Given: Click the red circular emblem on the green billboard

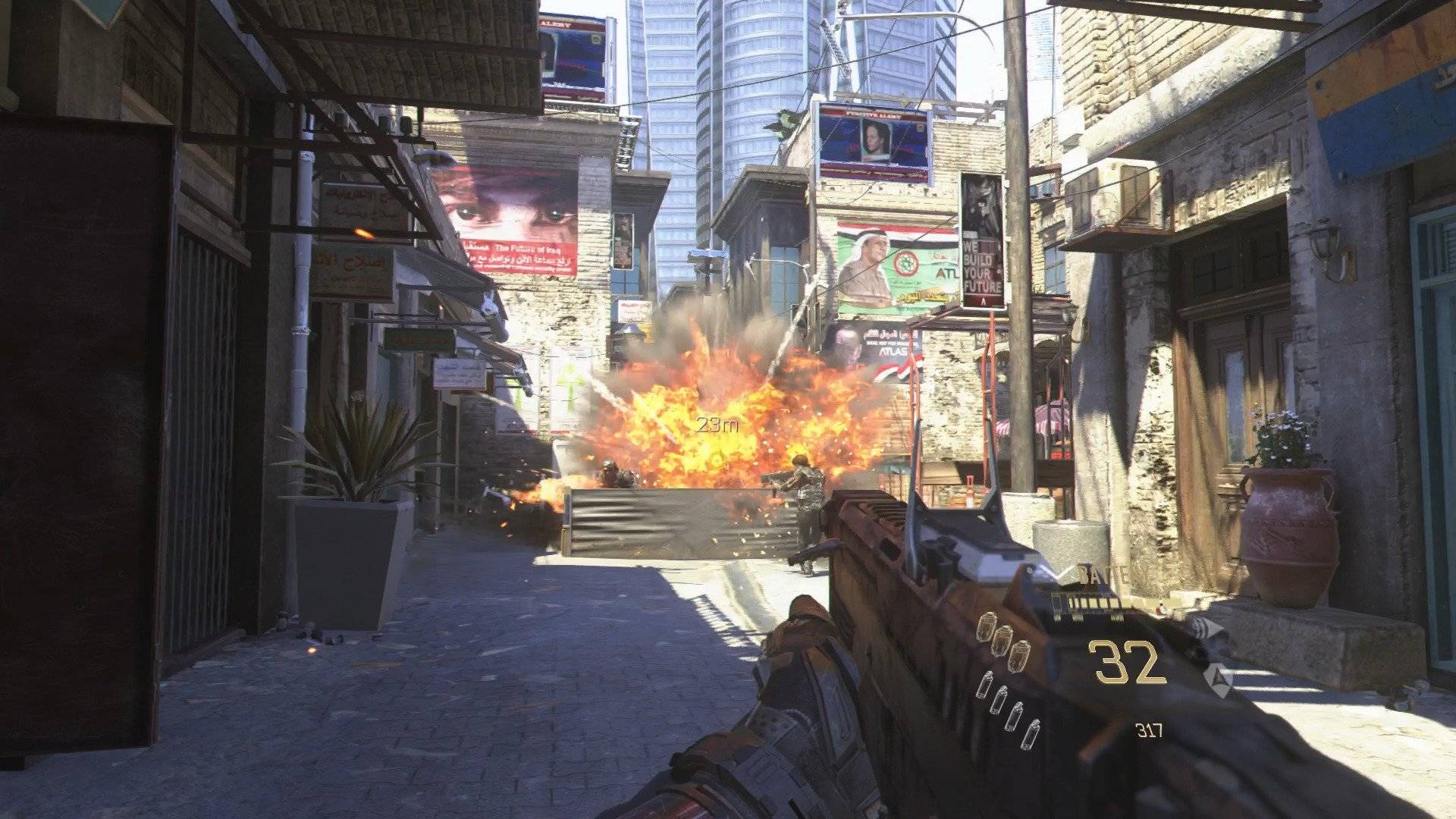Looking at the screenshot, I should (906, 263).
